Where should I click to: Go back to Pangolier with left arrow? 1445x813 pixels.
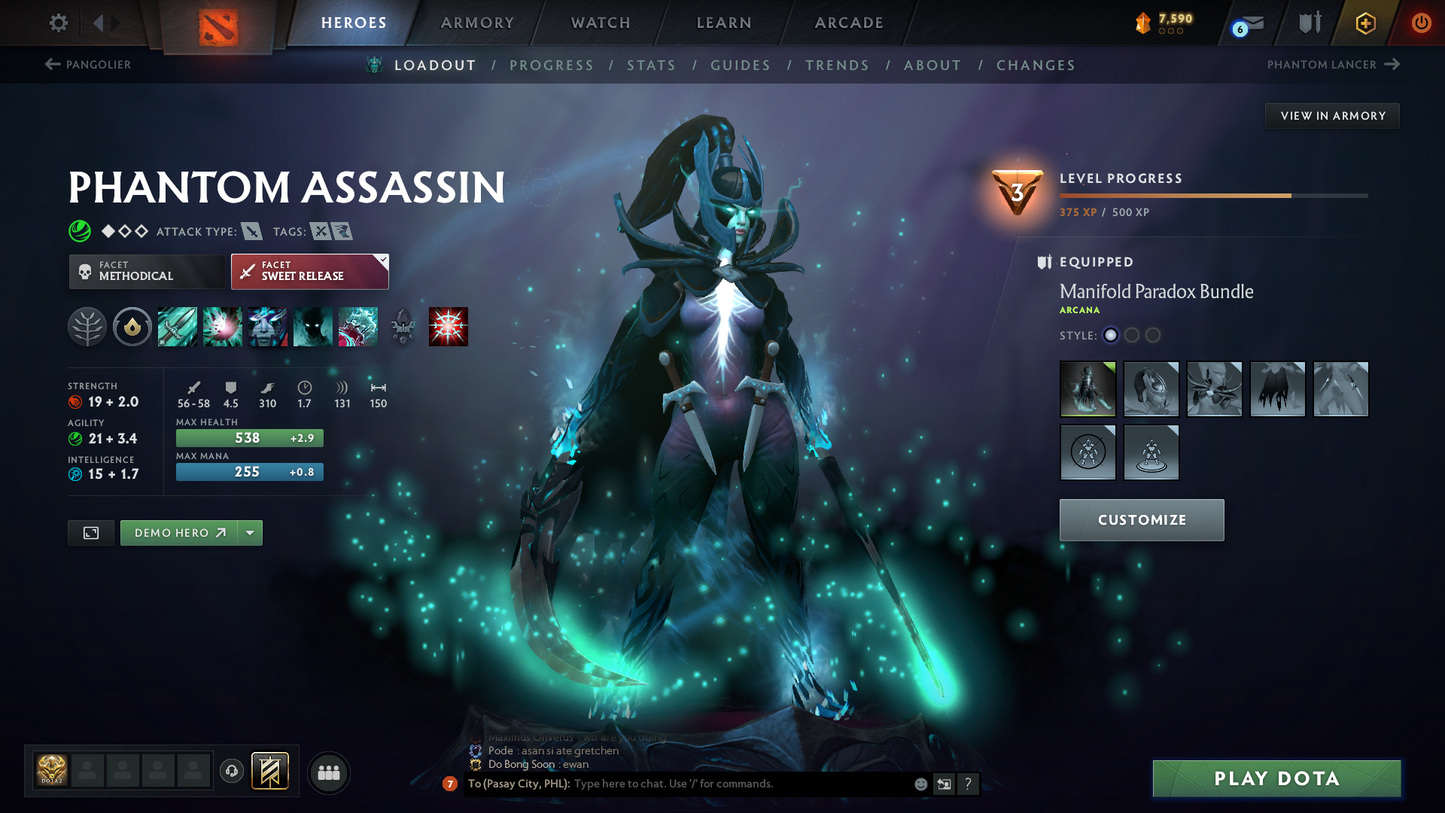[51, 64]
